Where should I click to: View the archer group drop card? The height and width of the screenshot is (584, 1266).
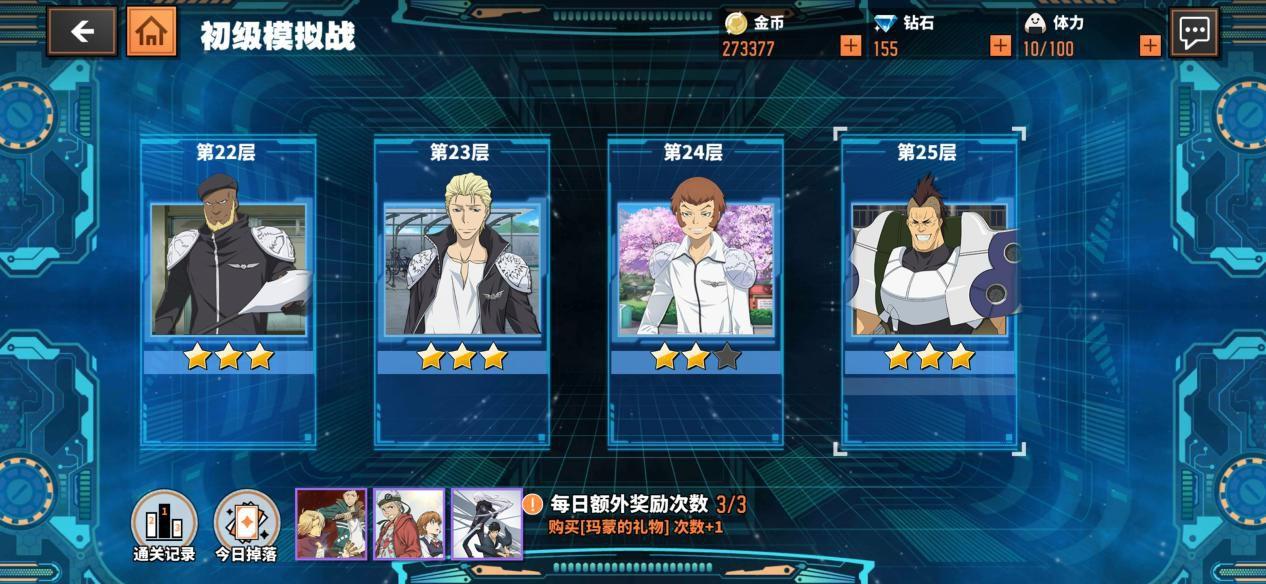pos(331,523)
